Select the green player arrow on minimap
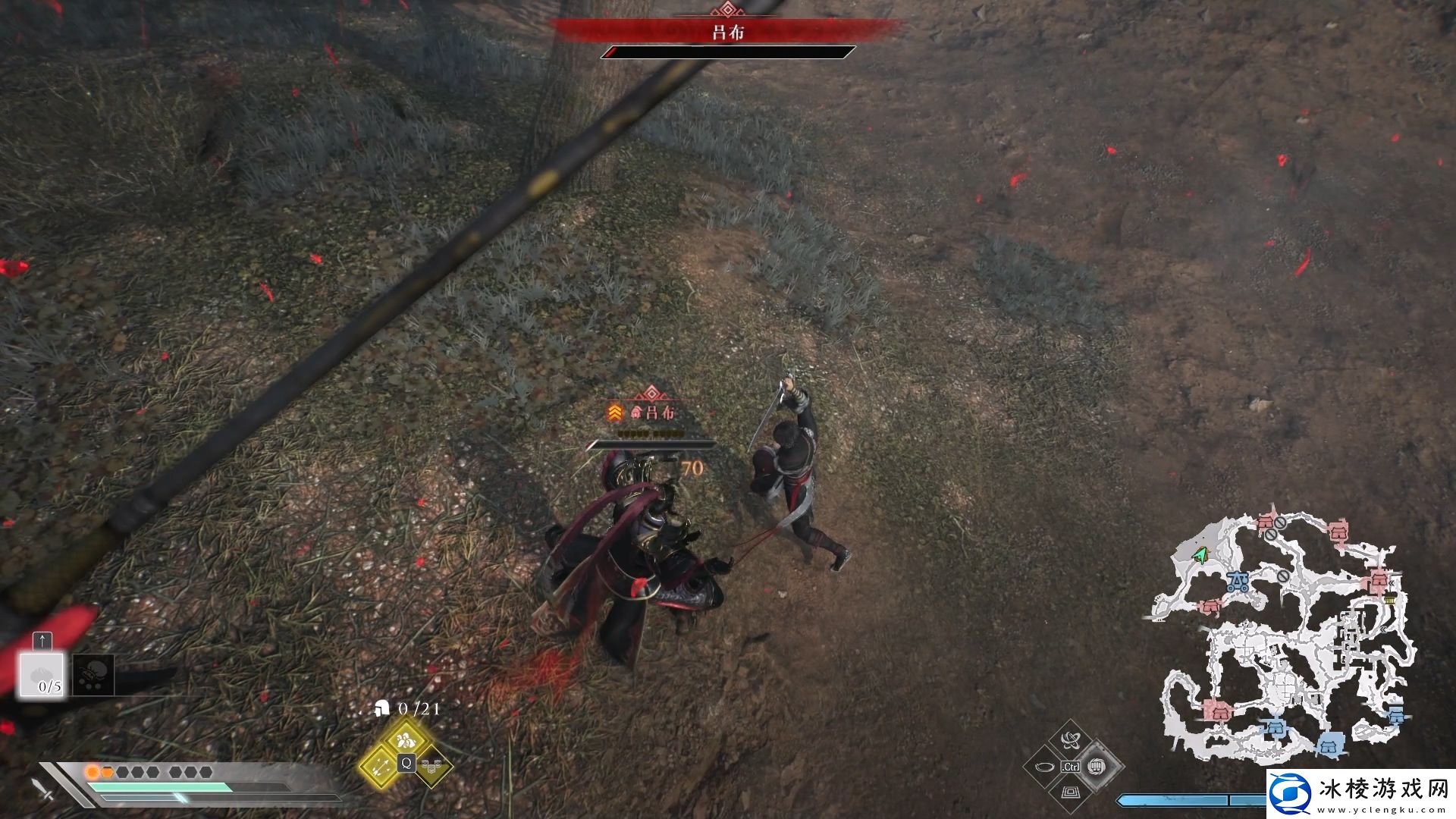The image size is (1456, 819). coord(1199,556)
